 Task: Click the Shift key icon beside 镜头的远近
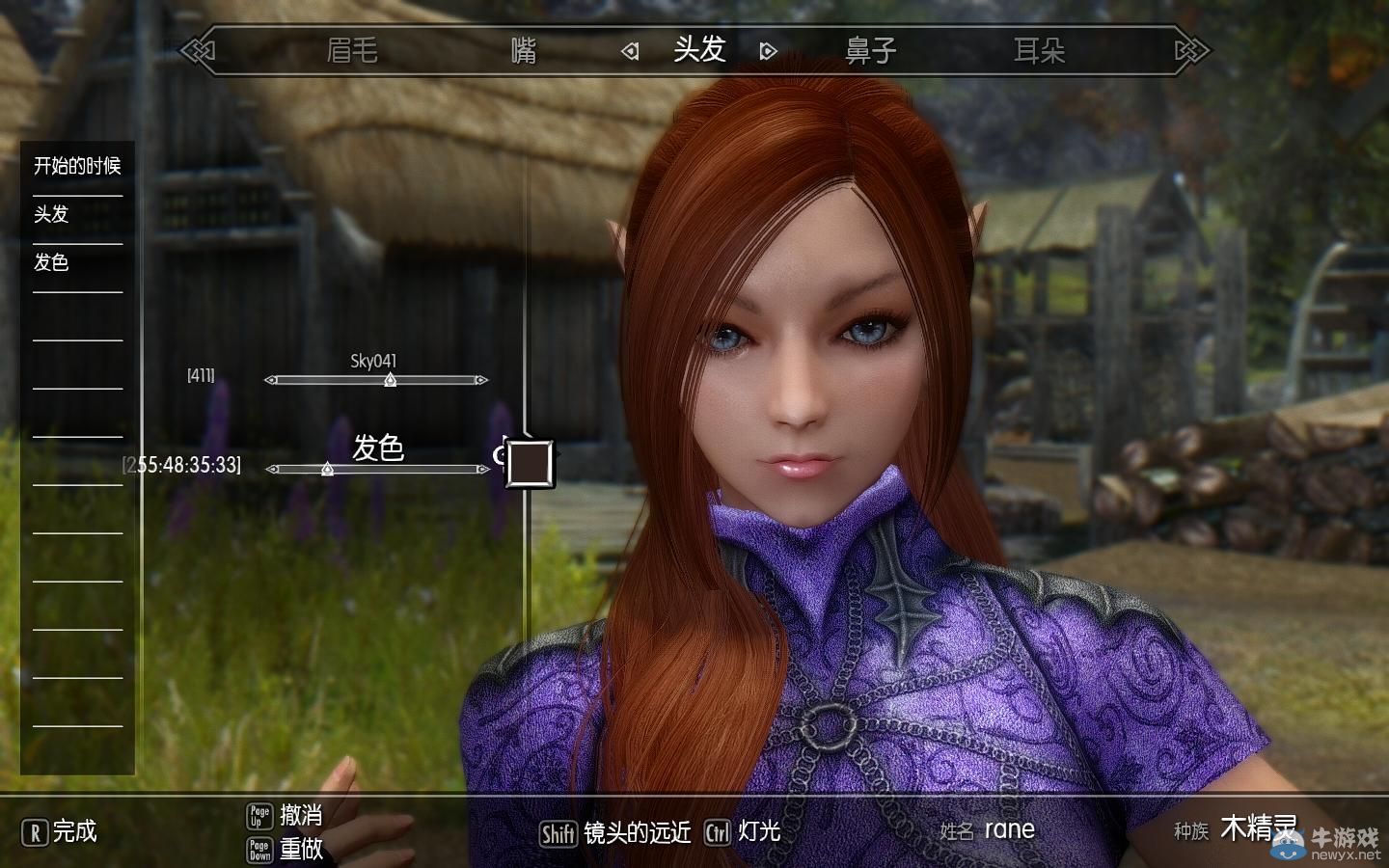click(558, 831)
